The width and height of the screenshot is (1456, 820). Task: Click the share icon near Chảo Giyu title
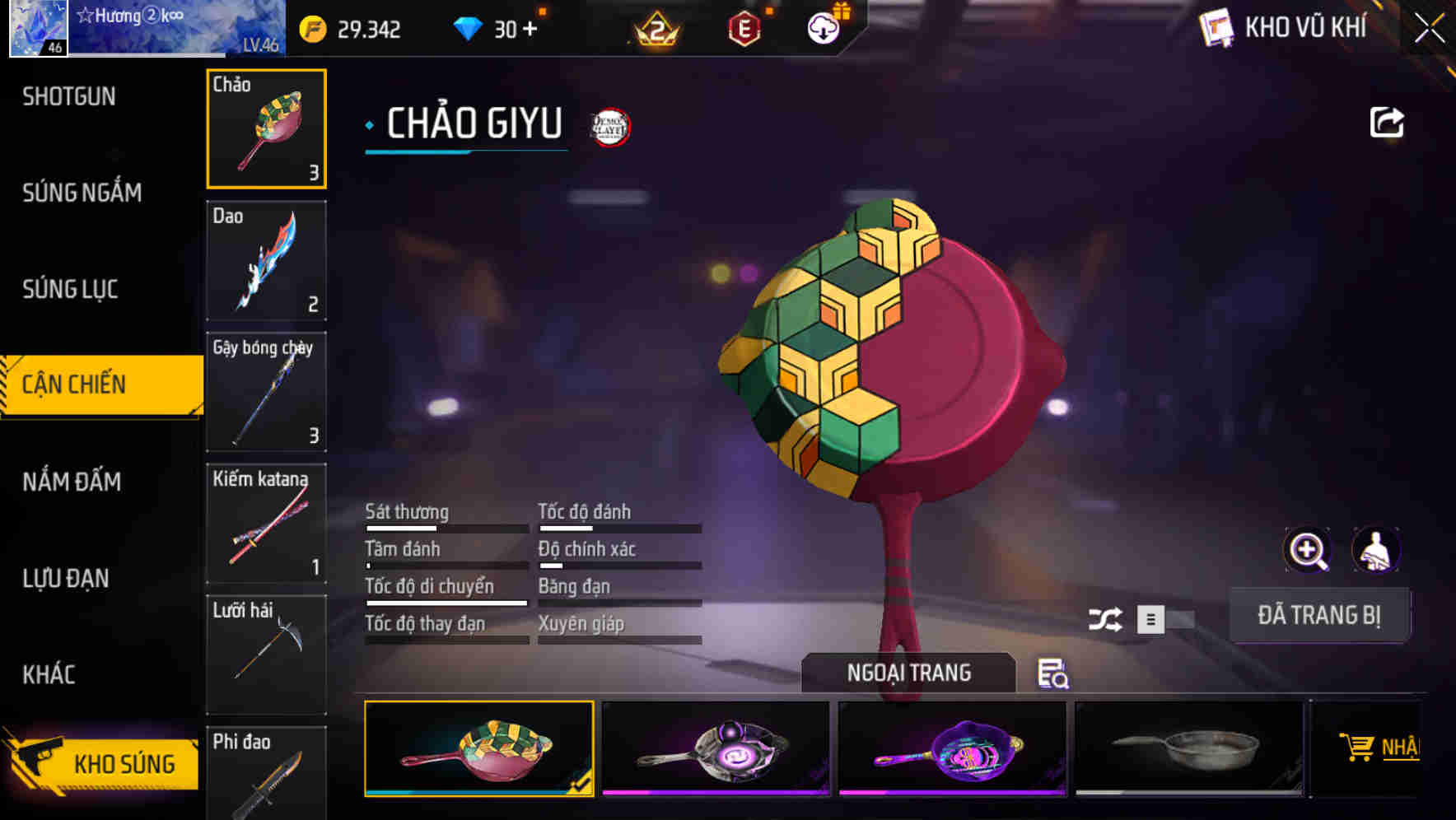point(1387,121)
